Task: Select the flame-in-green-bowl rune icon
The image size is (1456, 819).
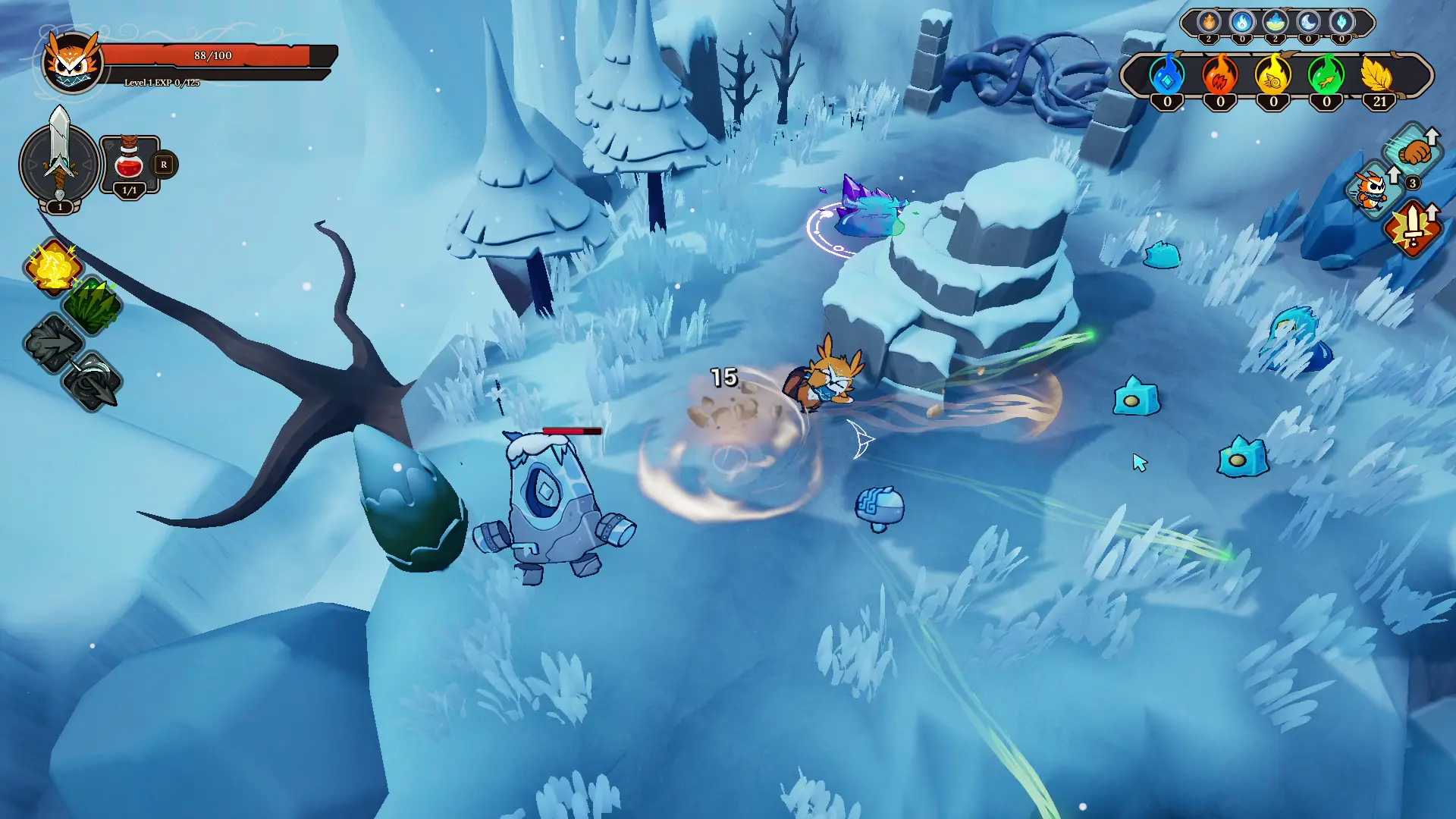Action: coord(1276,22)
